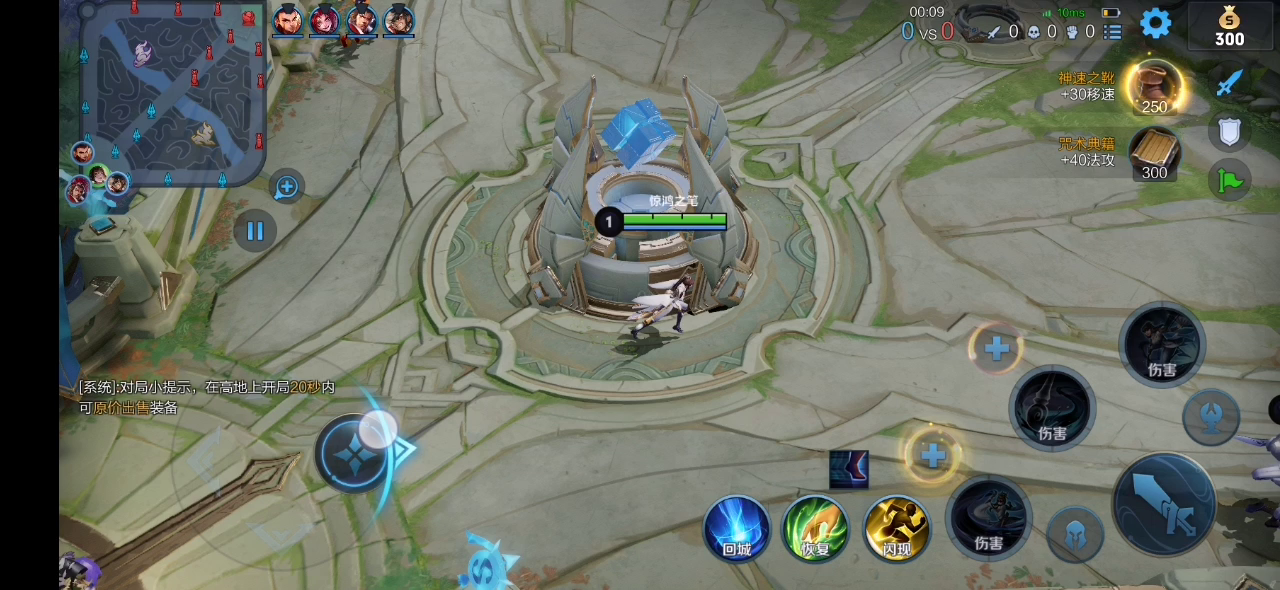Send the shield retreat signal
This screenshot has height=590, width=1280.
click(1229, 132)
